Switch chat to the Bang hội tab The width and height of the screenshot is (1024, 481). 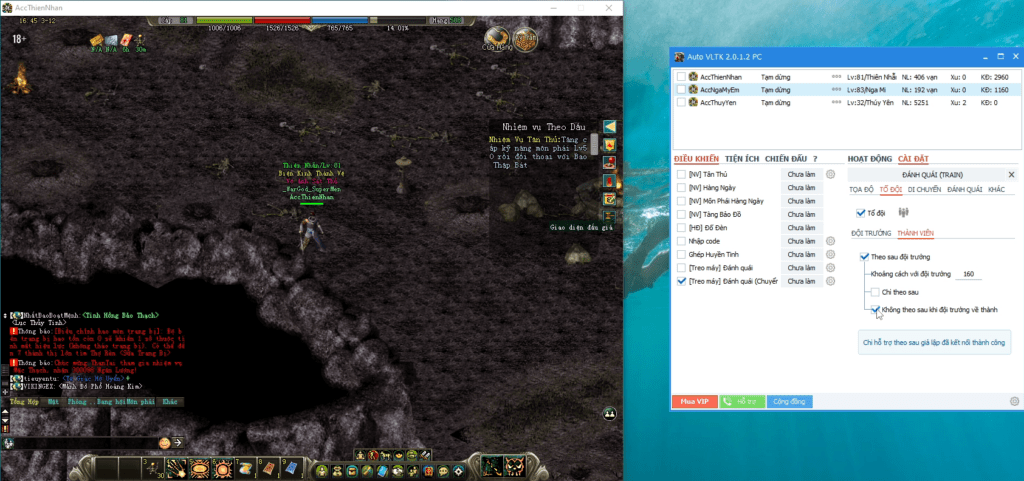click(104, 402)
